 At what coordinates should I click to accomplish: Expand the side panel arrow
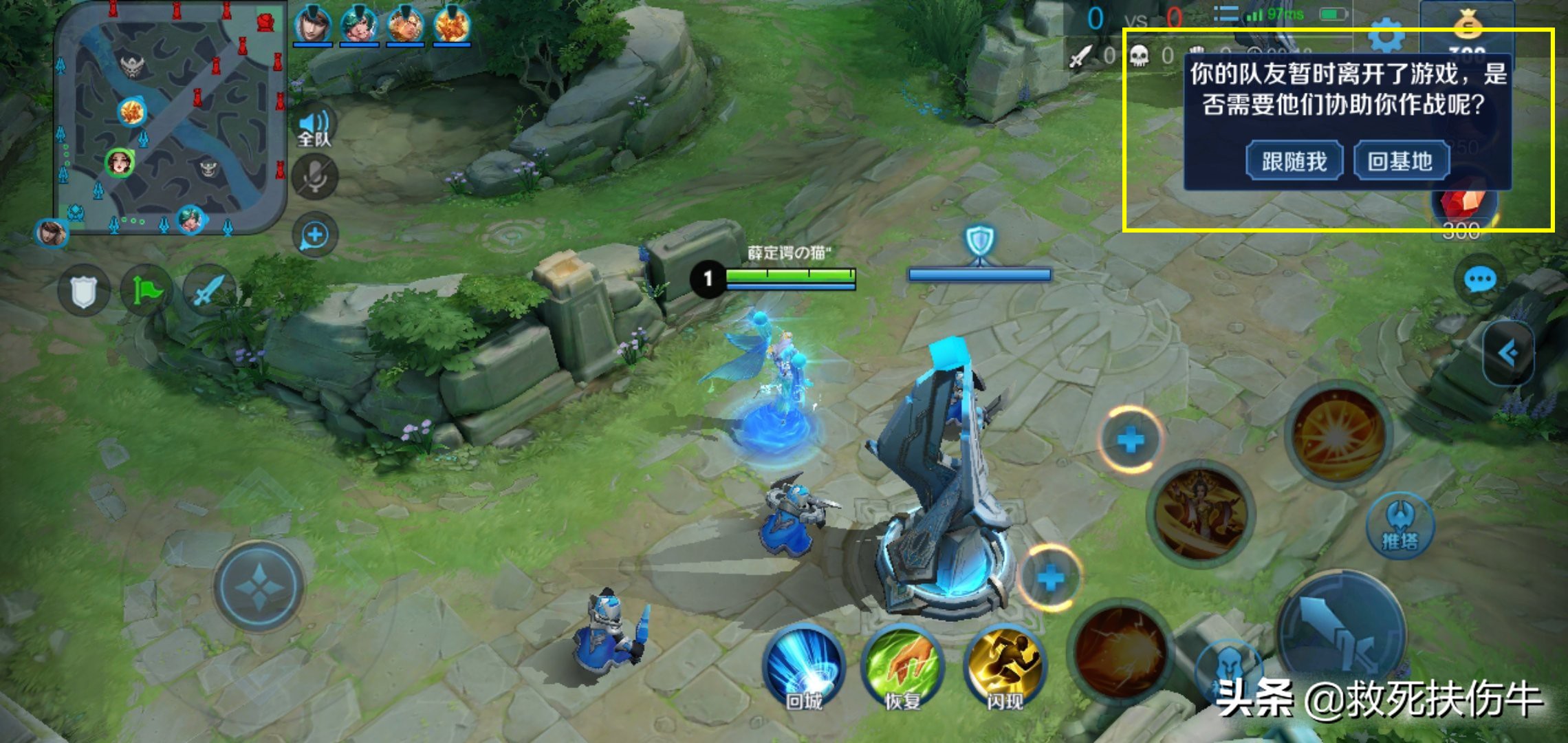(x=1509, y=354)
